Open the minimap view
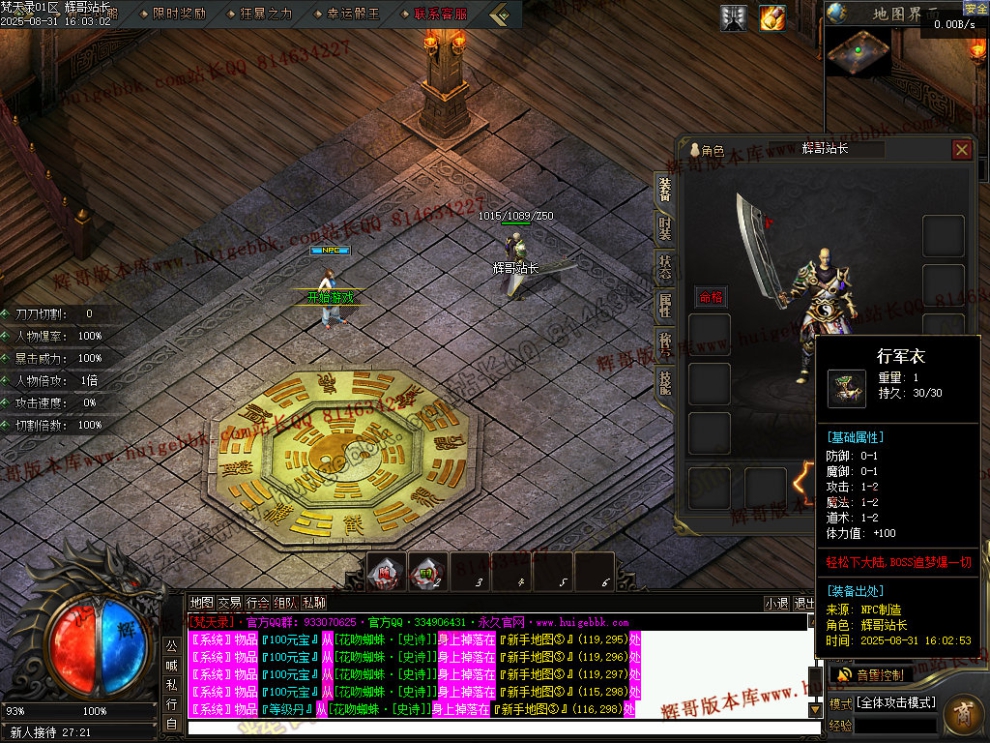 [x=860, y=50]
